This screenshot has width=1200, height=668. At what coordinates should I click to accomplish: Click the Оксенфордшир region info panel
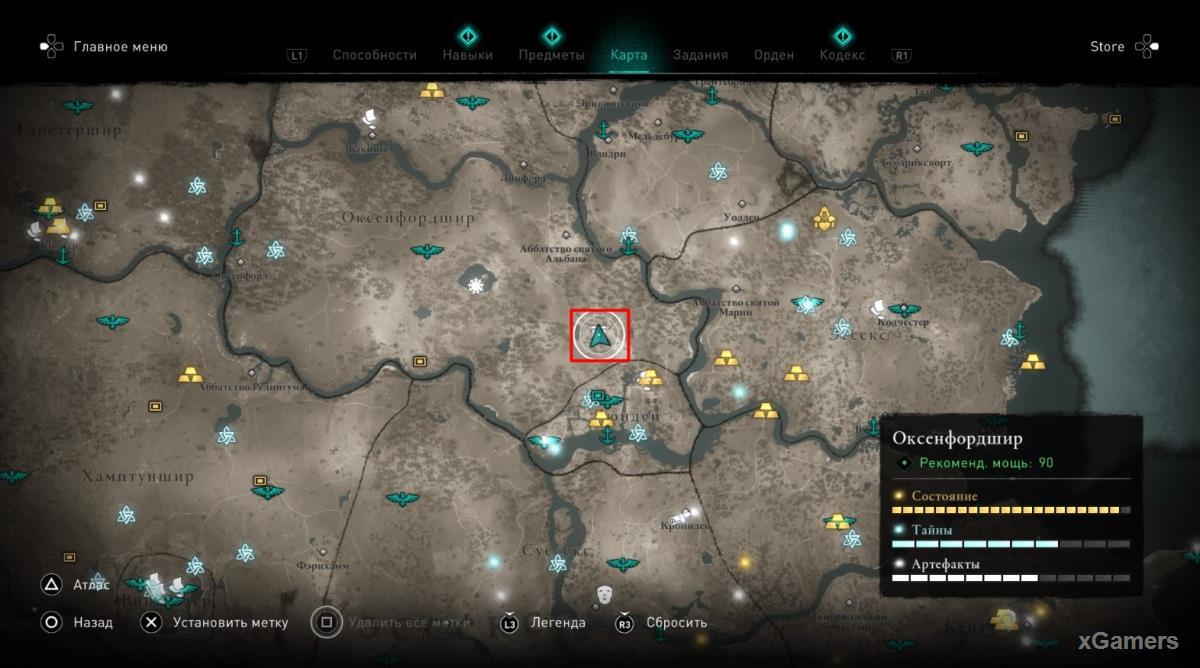1011,507
